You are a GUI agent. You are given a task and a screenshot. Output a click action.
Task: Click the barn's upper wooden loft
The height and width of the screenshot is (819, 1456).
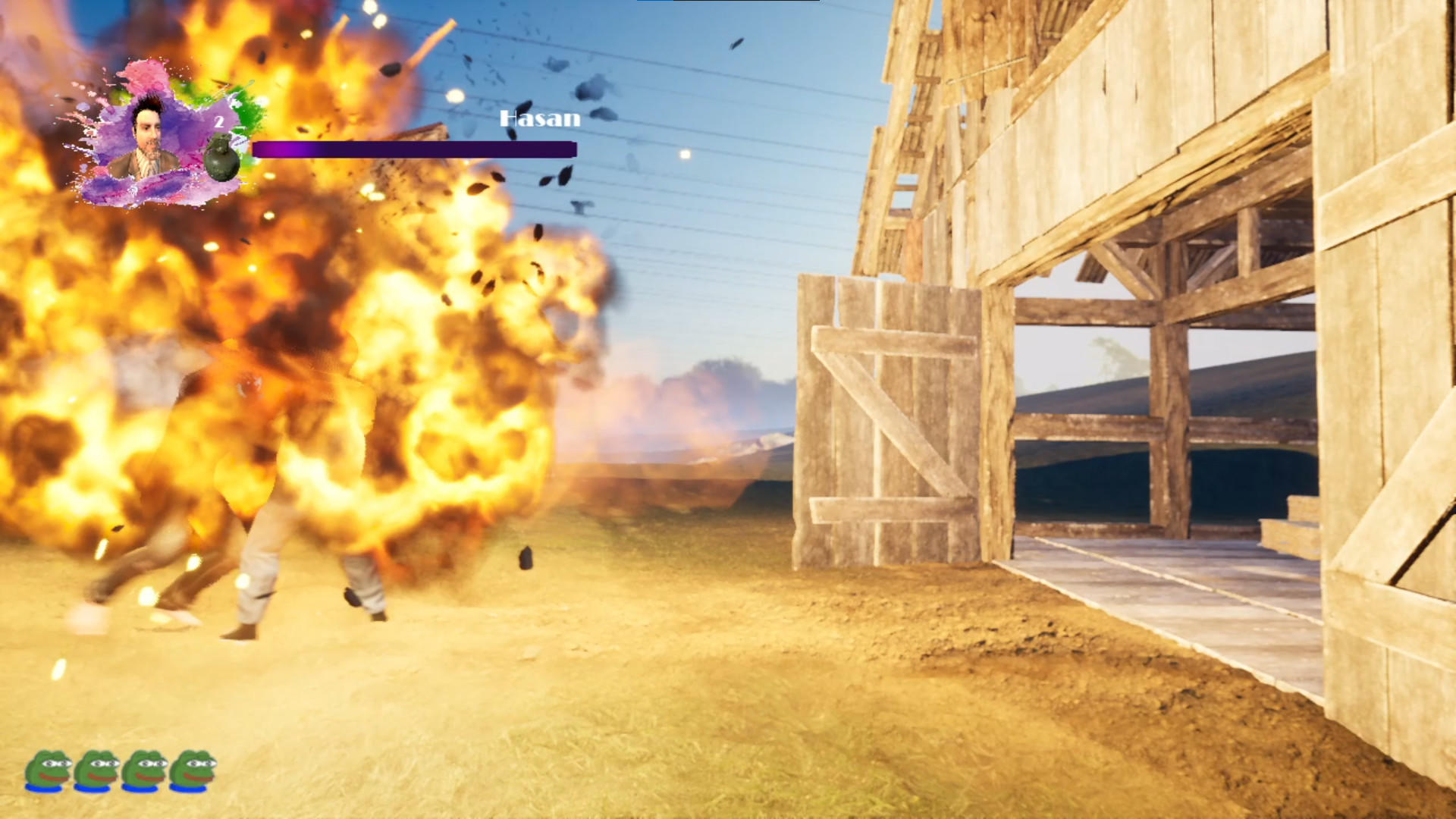(1137, 114)
